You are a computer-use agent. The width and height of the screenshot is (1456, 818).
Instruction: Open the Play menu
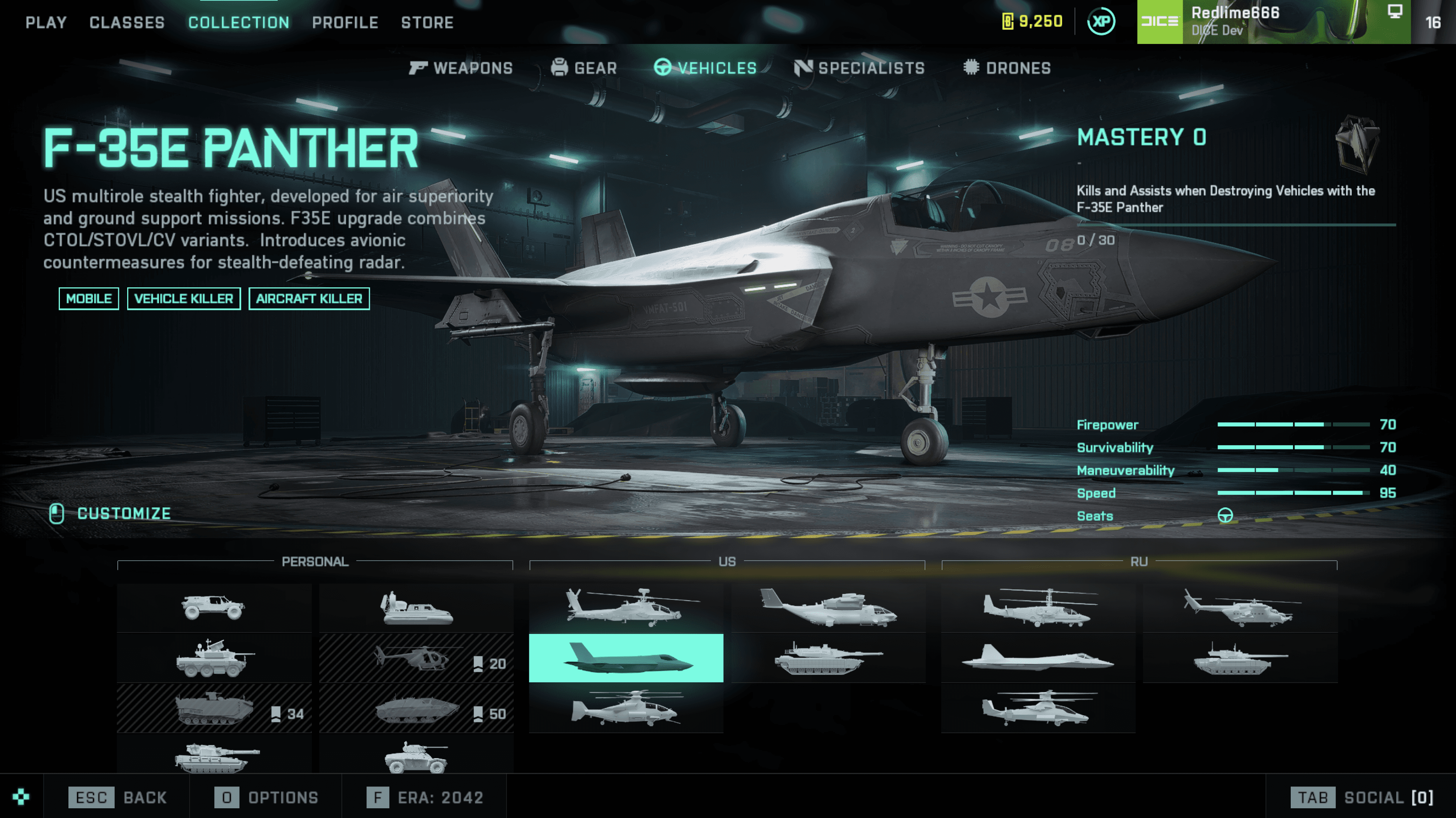(x=46, y=23)
